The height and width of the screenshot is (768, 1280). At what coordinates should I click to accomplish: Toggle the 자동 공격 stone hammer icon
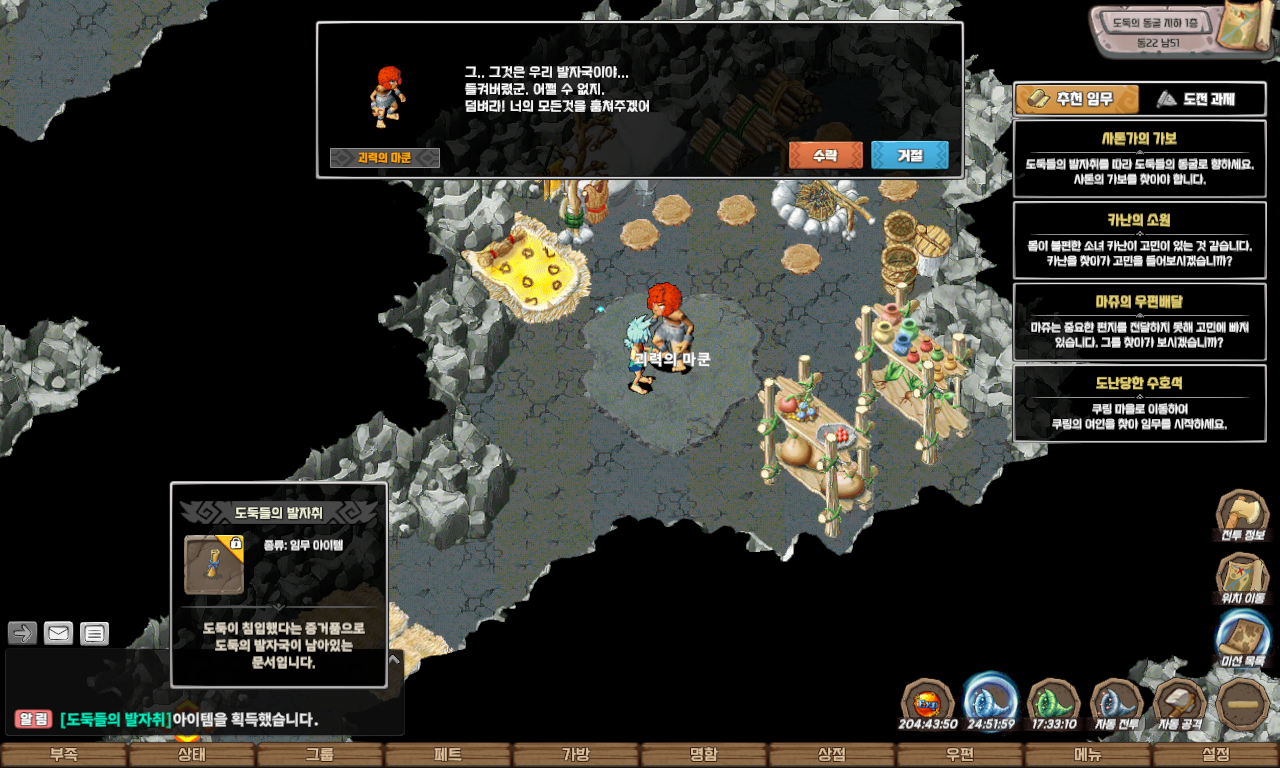(1181, 704)
